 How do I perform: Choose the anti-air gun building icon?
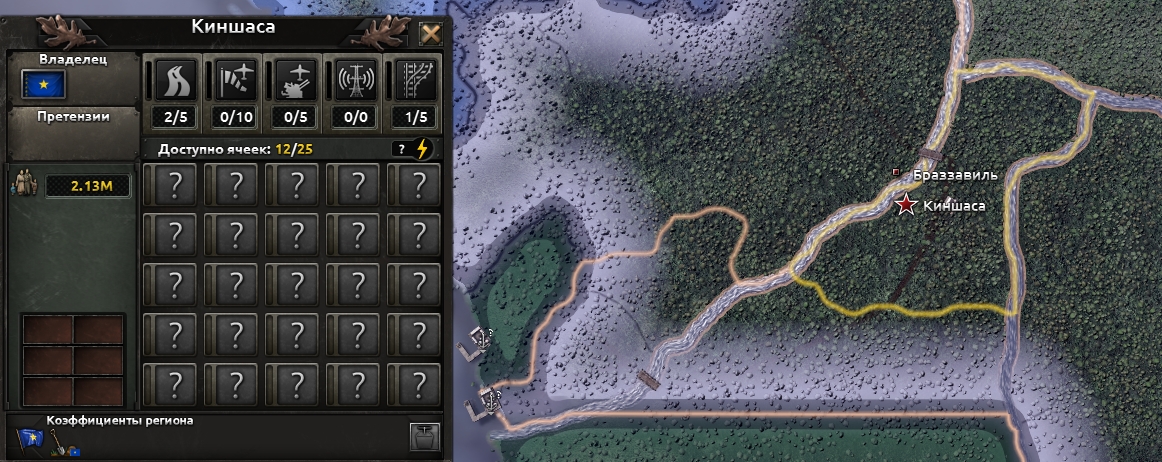(296, 79)
